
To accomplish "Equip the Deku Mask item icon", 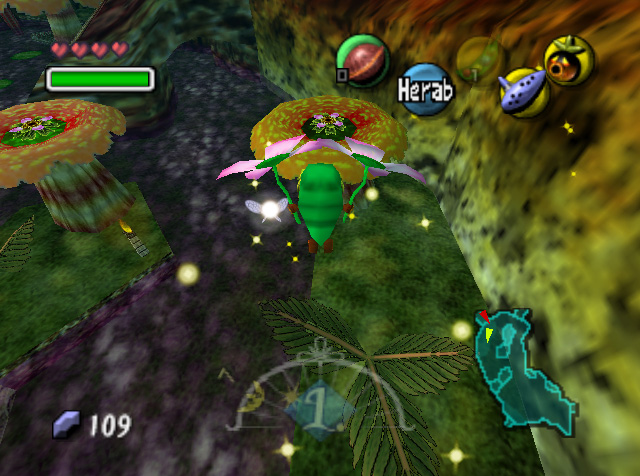I will click(569, 59).
